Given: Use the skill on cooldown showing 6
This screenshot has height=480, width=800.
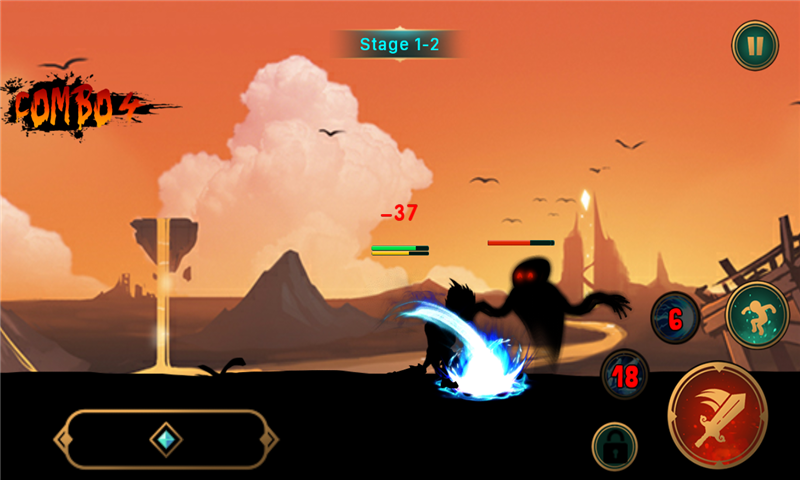Looking at the screenshot, I should [675, 319].
